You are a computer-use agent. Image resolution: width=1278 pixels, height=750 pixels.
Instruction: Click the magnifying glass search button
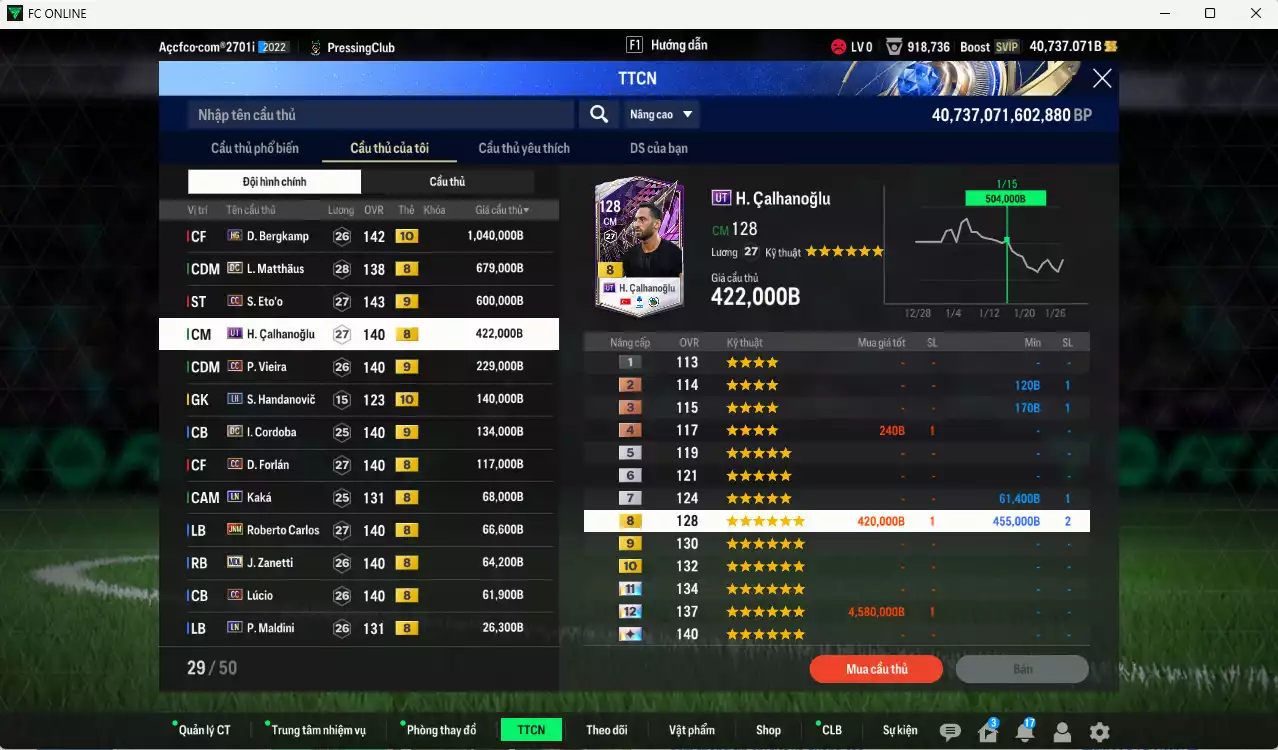click(598, 114)
